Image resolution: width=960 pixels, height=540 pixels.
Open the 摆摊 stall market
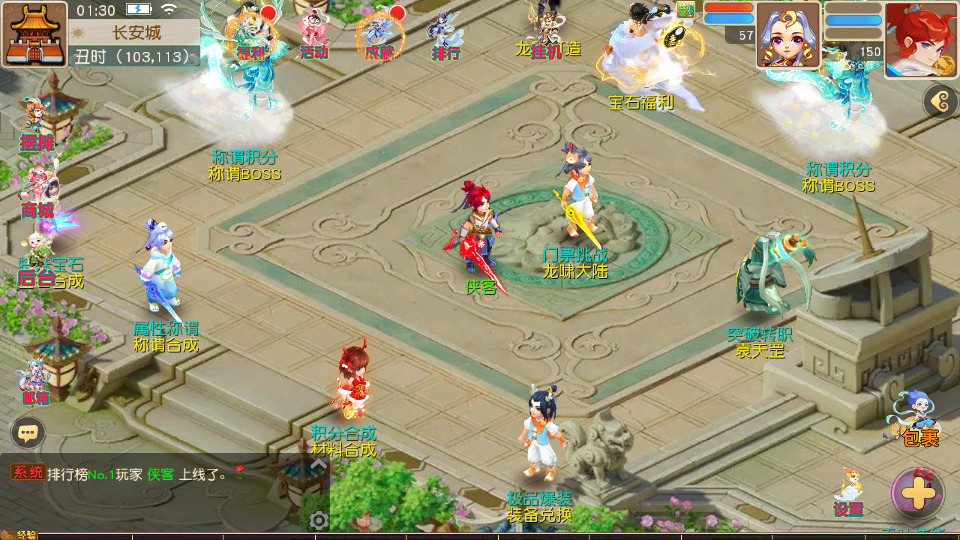click(x=36, y=126)
